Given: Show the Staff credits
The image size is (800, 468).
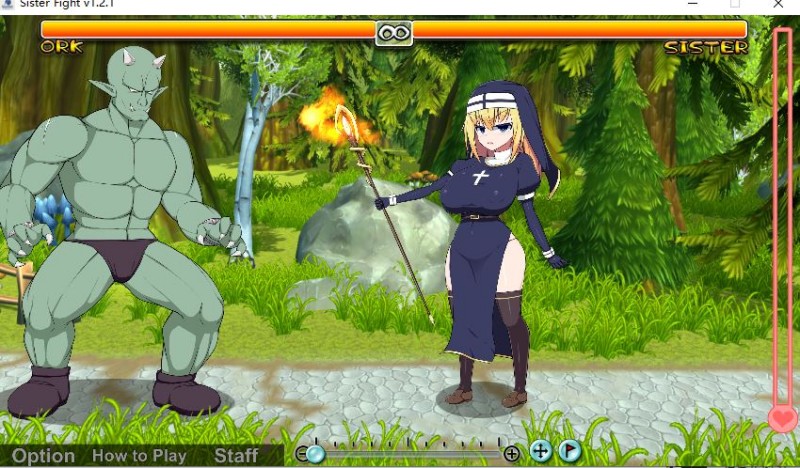Looking at the screenshot, I should pos(236,456).
